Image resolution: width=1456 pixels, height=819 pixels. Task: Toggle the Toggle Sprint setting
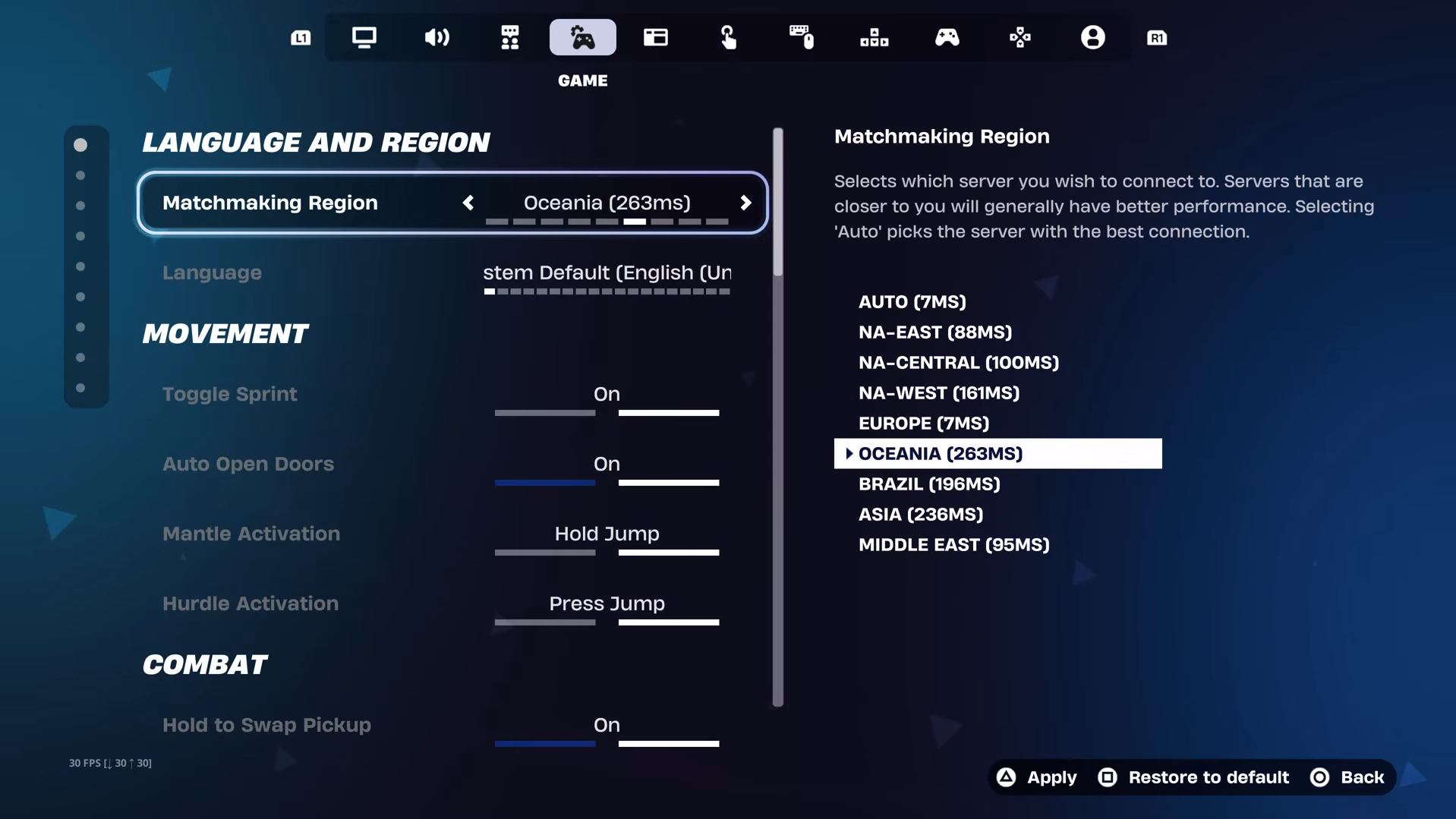click(606, 395)
